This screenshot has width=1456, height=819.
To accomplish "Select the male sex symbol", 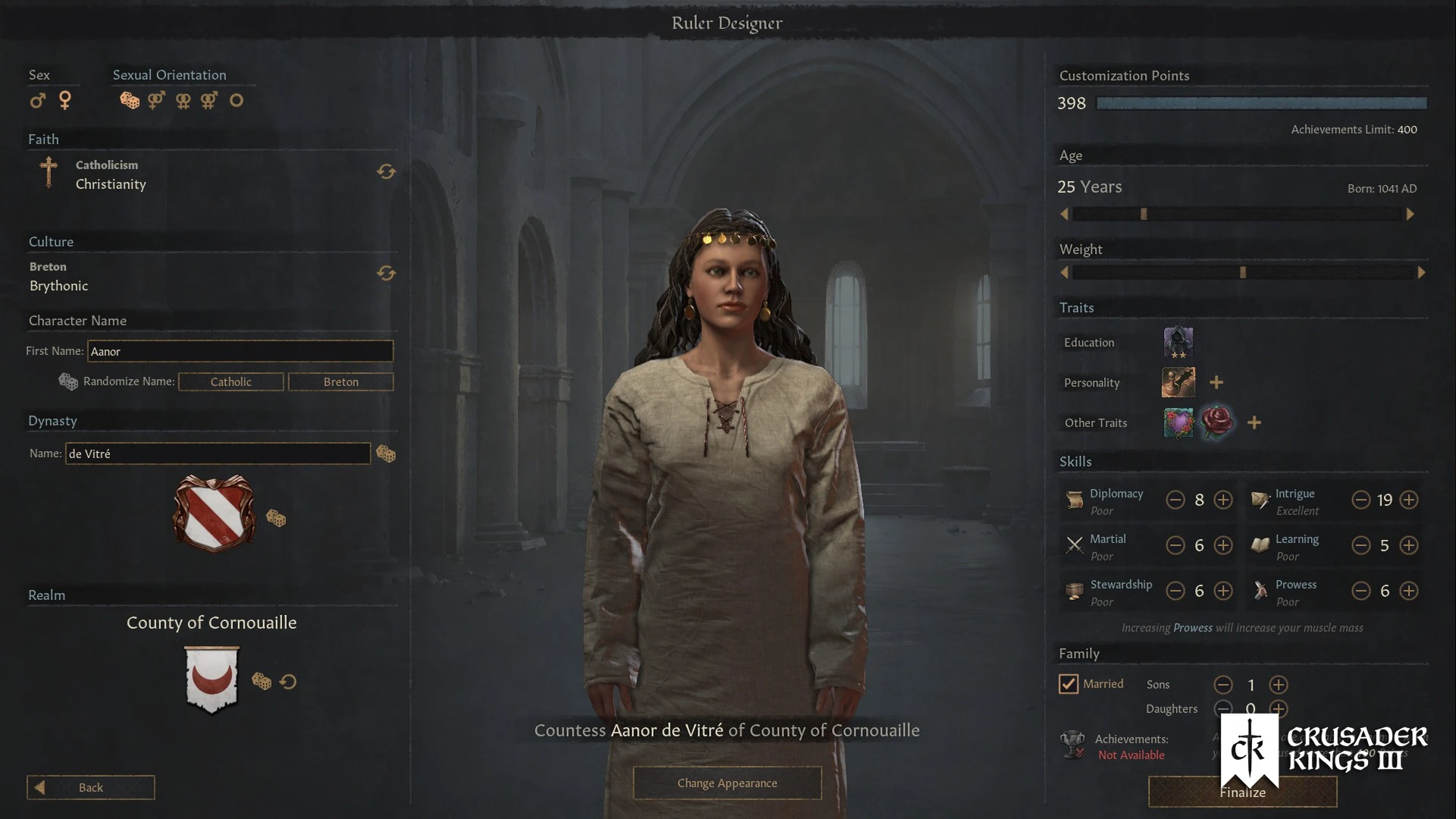I will (x=38, y=100).
